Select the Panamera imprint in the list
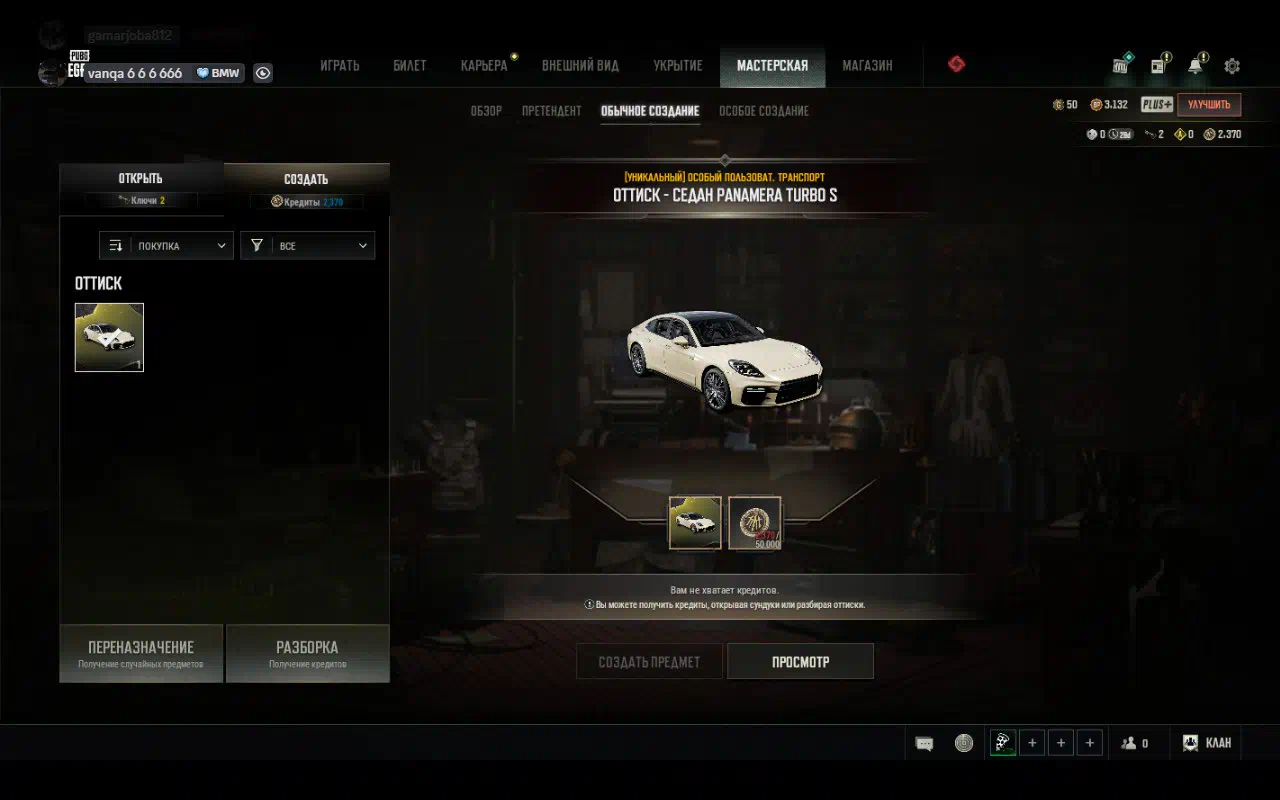This screenshot has height=800, width=1280. (x=109, y=338)
